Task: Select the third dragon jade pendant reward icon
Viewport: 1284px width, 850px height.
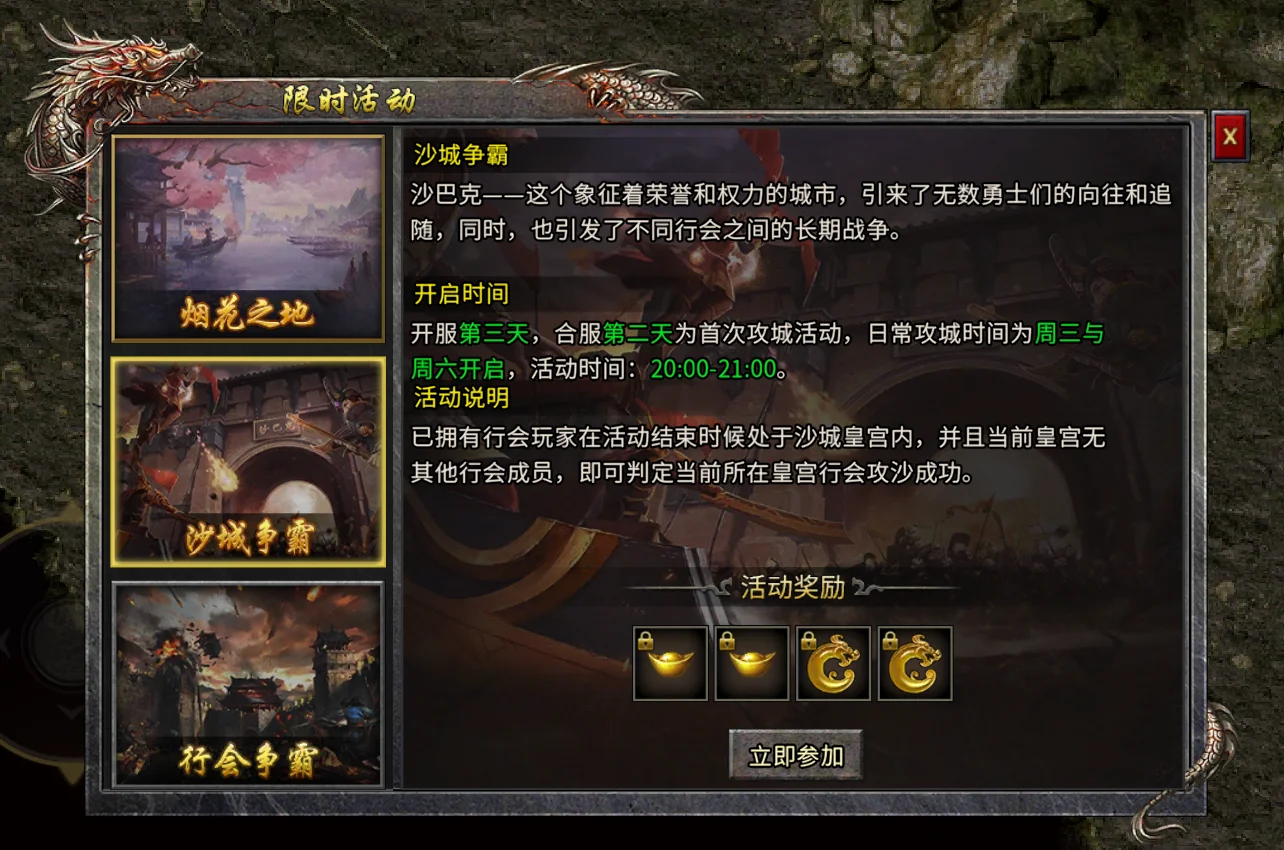Action: point(833,662)
